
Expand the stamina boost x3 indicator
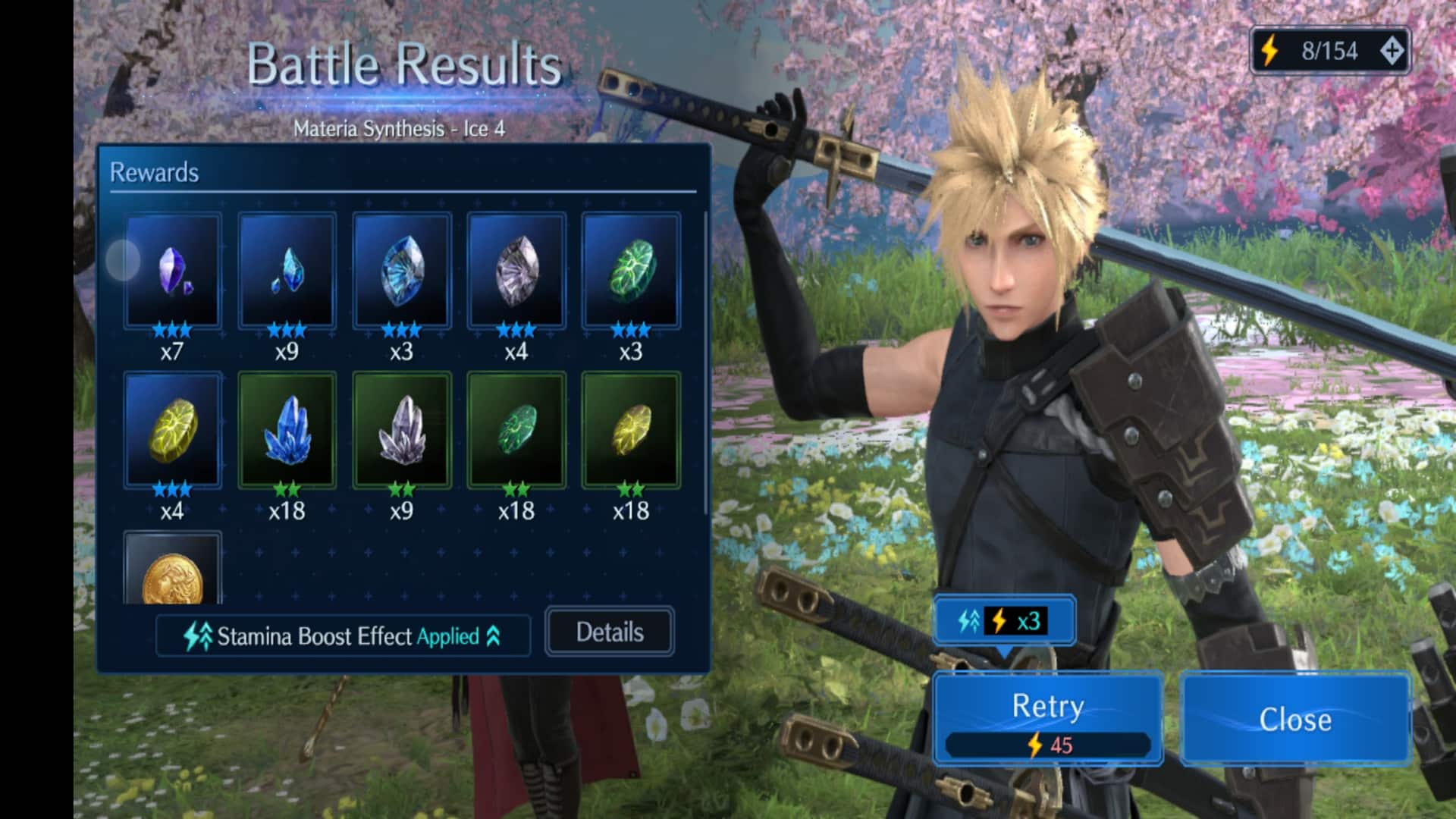click(1004, 622)
